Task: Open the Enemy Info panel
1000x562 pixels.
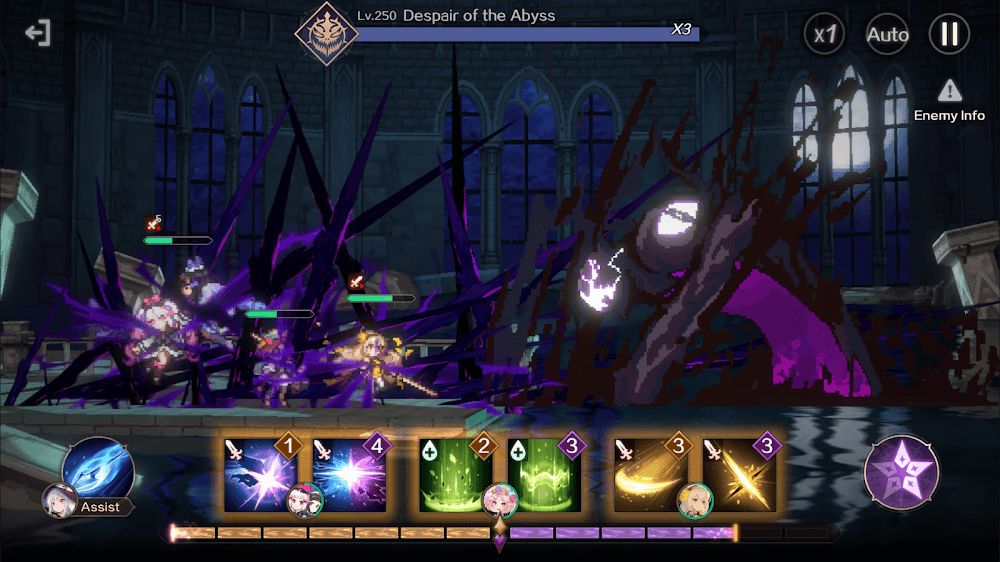Action: click(949, 101)
